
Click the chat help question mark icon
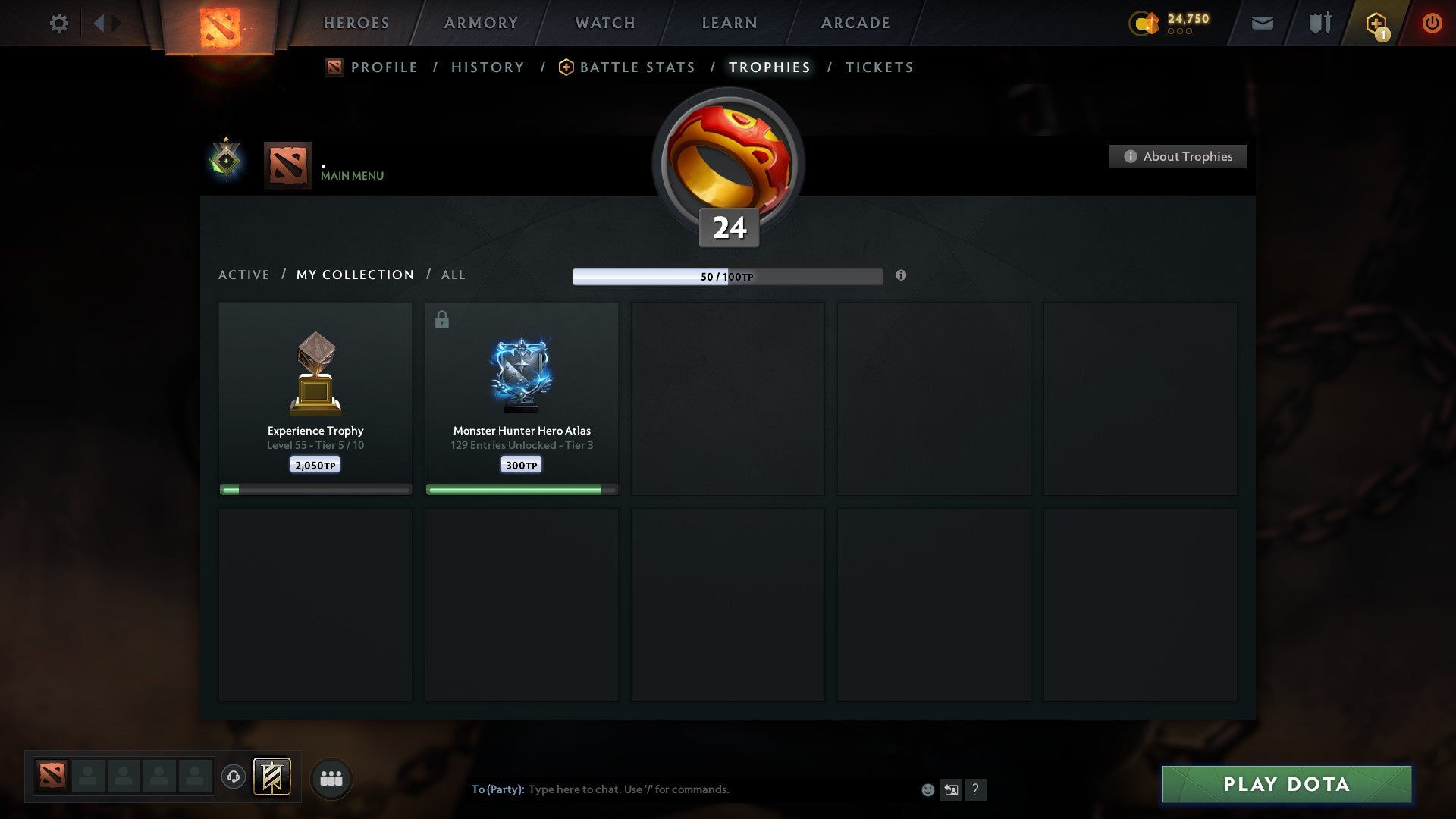tap(975, 789)
